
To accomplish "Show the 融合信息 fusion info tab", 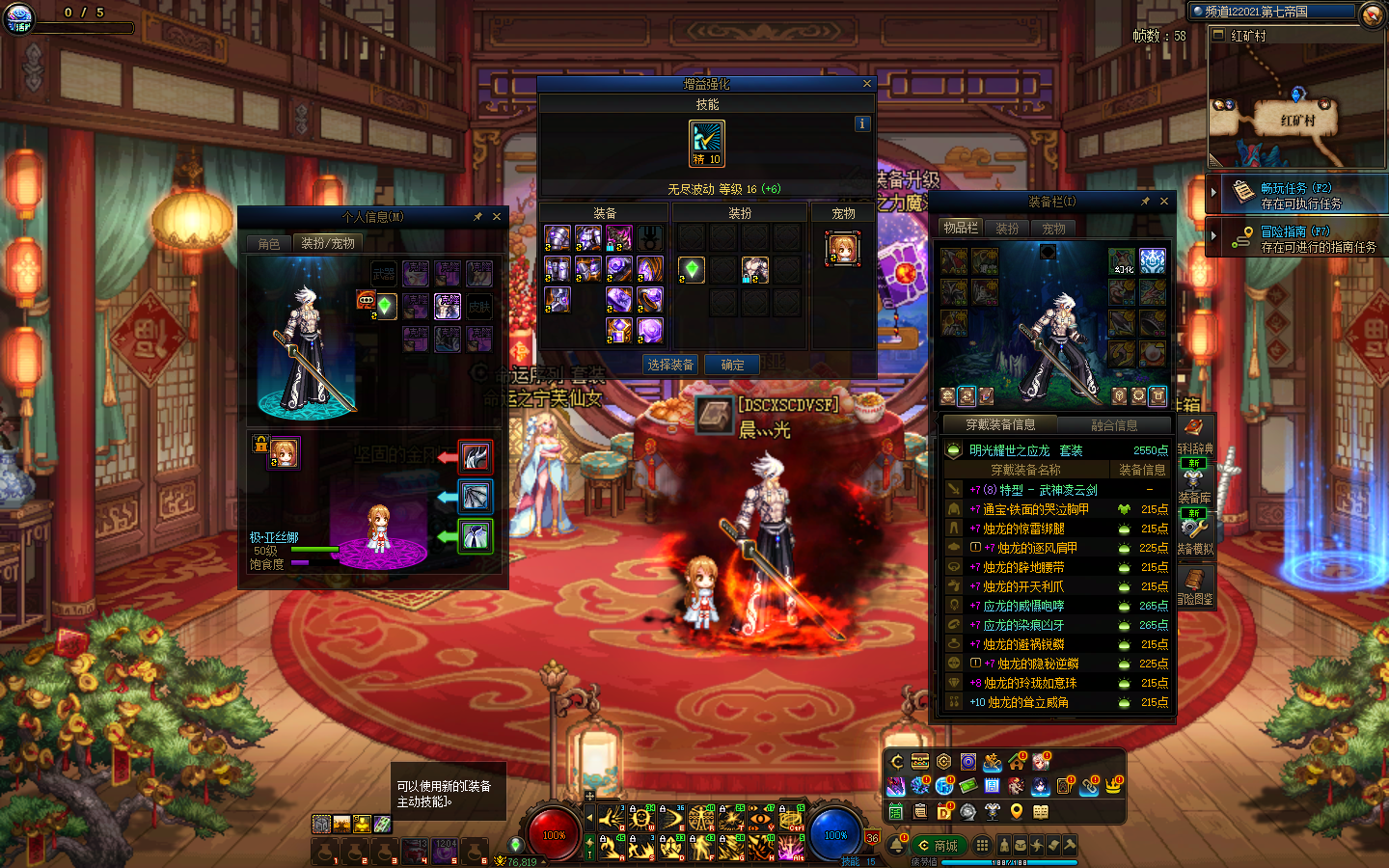I will [1113, 425].
